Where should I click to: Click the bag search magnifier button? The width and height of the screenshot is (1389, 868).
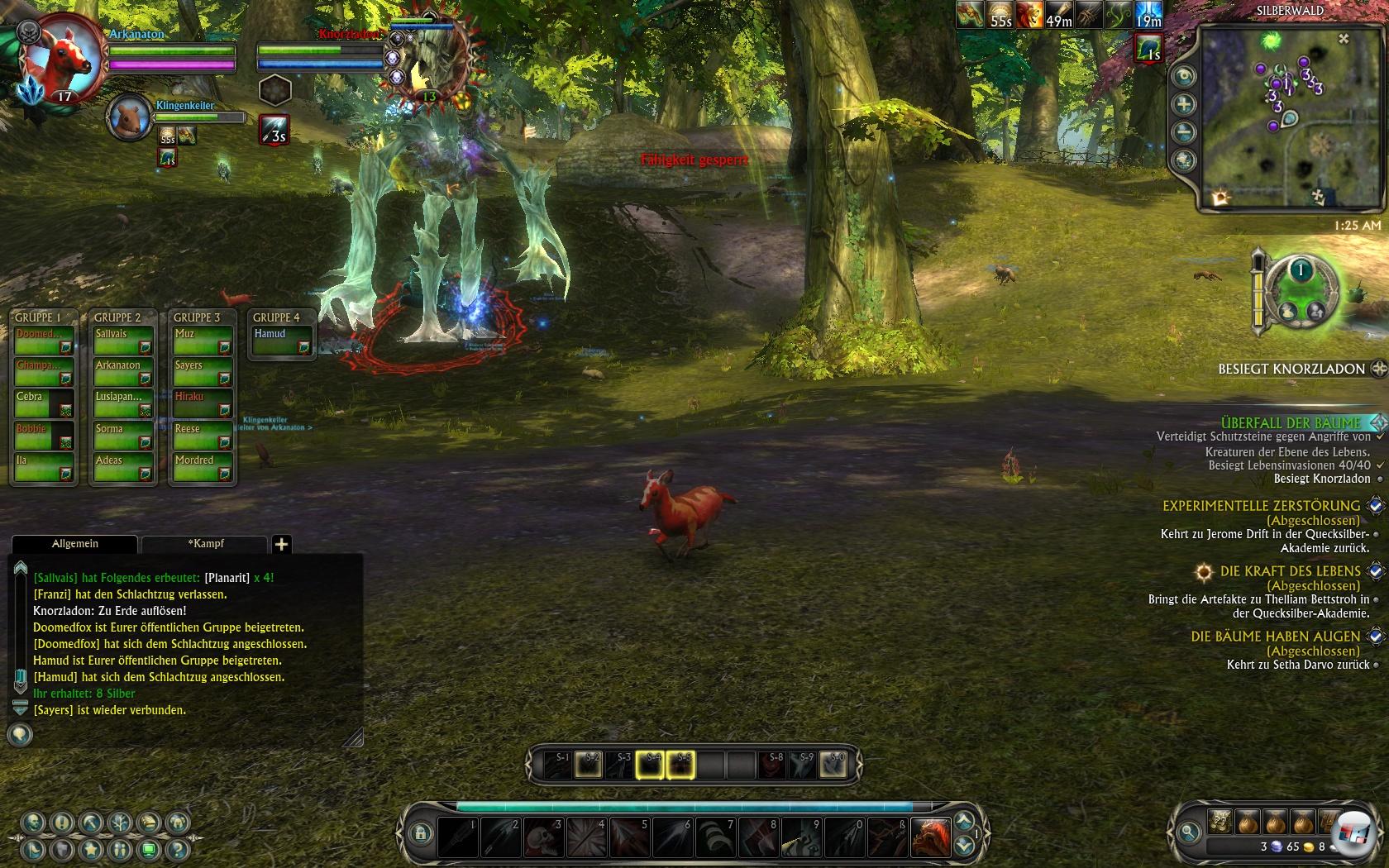pos(1189,832)
